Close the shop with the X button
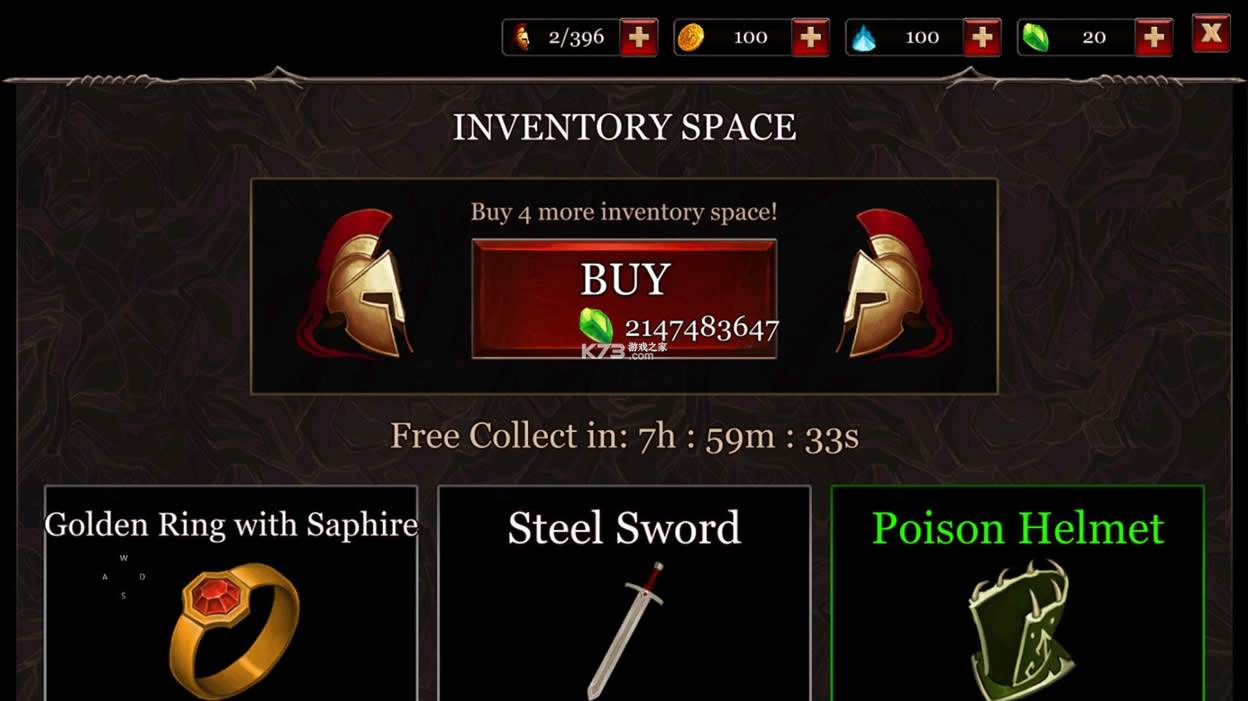 [x=1211, y=34]
